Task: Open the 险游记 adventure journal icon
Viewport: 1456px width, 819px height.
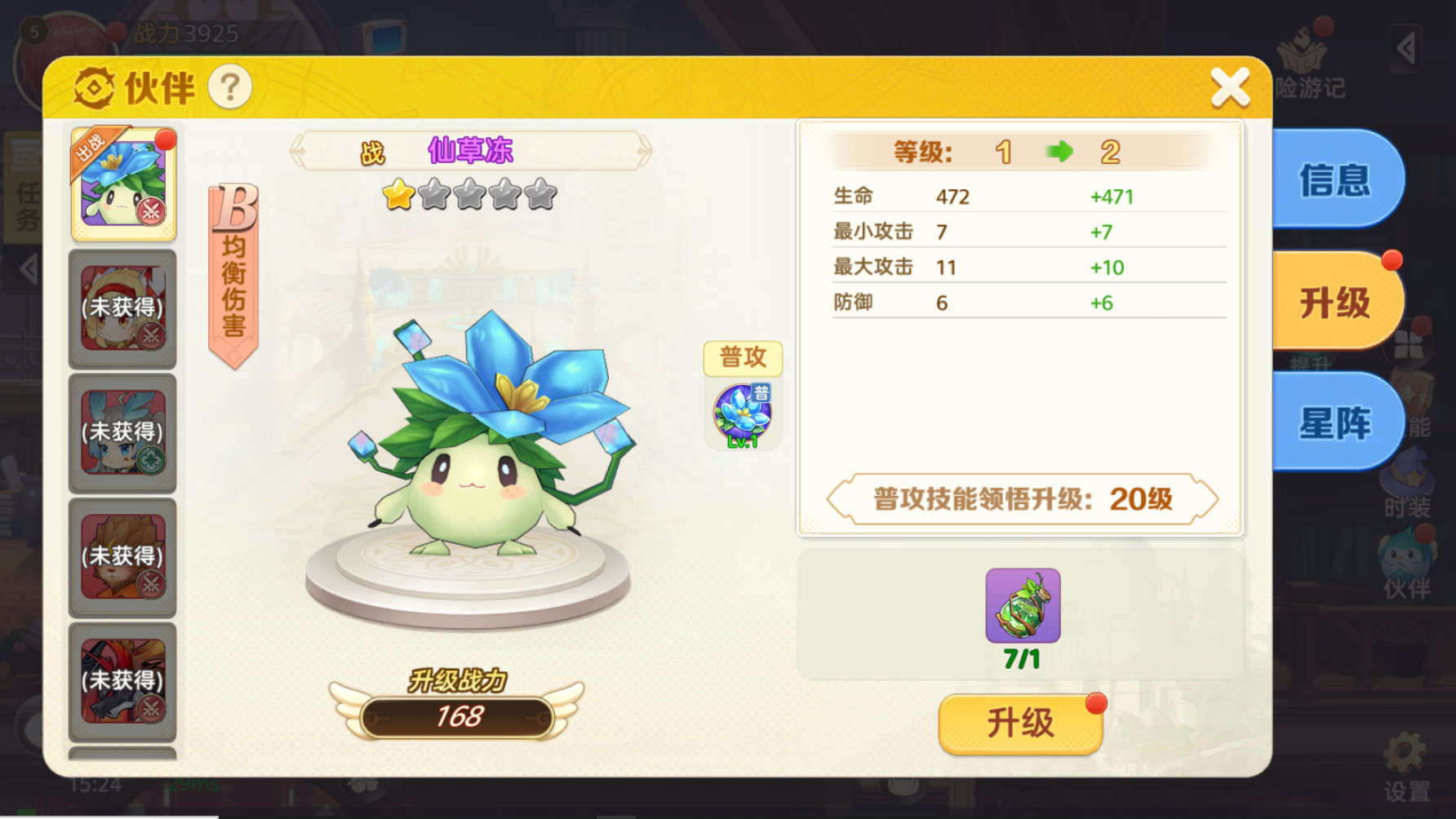Action: click(x=1303, y=51)
